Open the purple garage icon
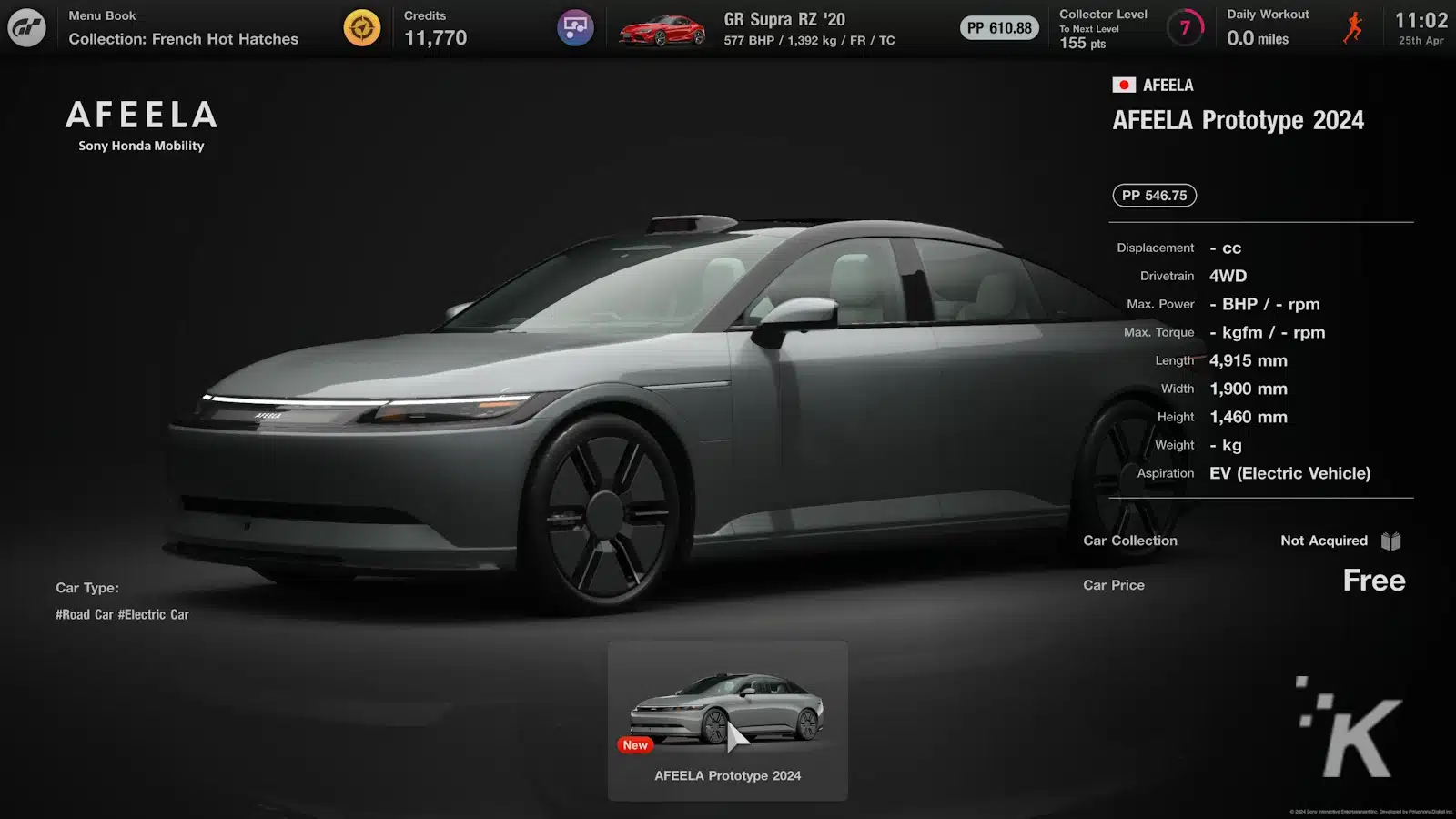1456x819 pixels. click(575, 28)
